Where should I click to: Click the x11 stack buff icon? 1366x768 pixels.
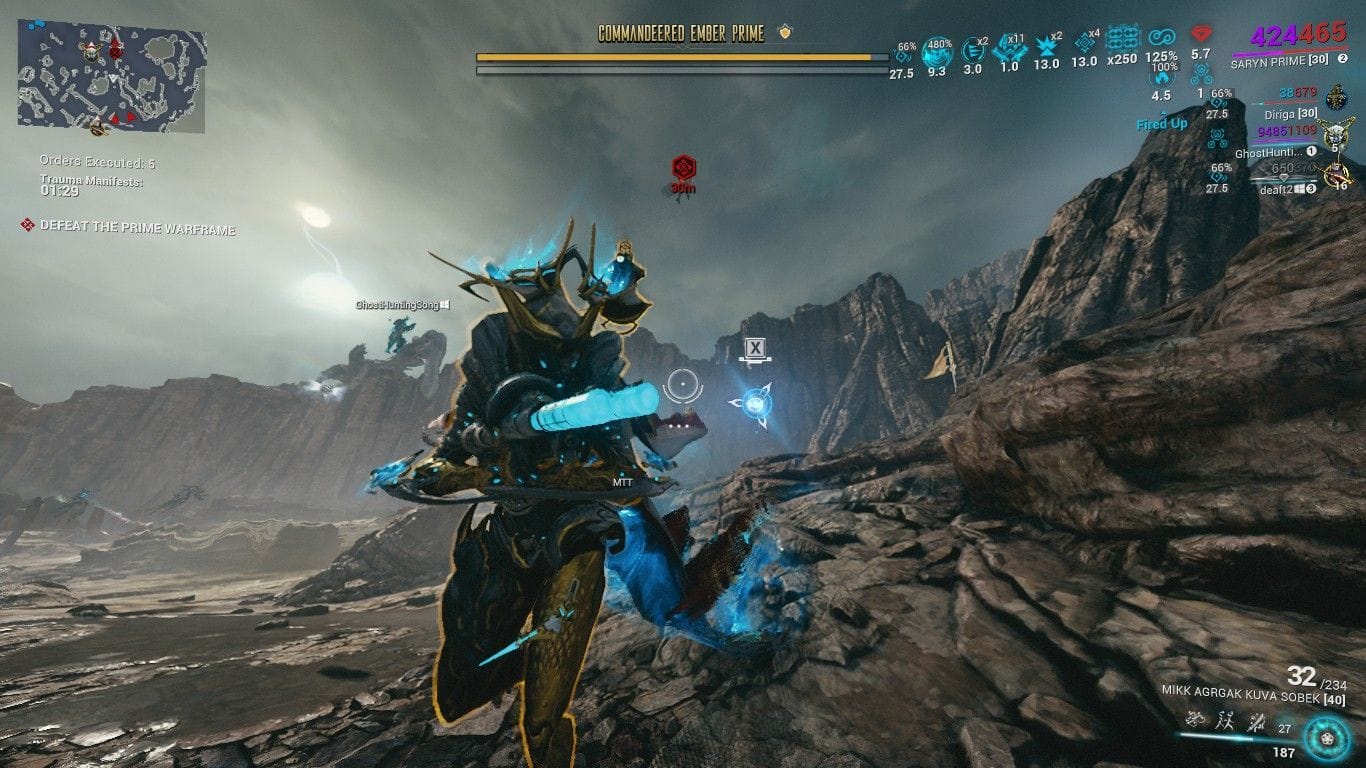pyautogui.click(x=1009, y=48)
